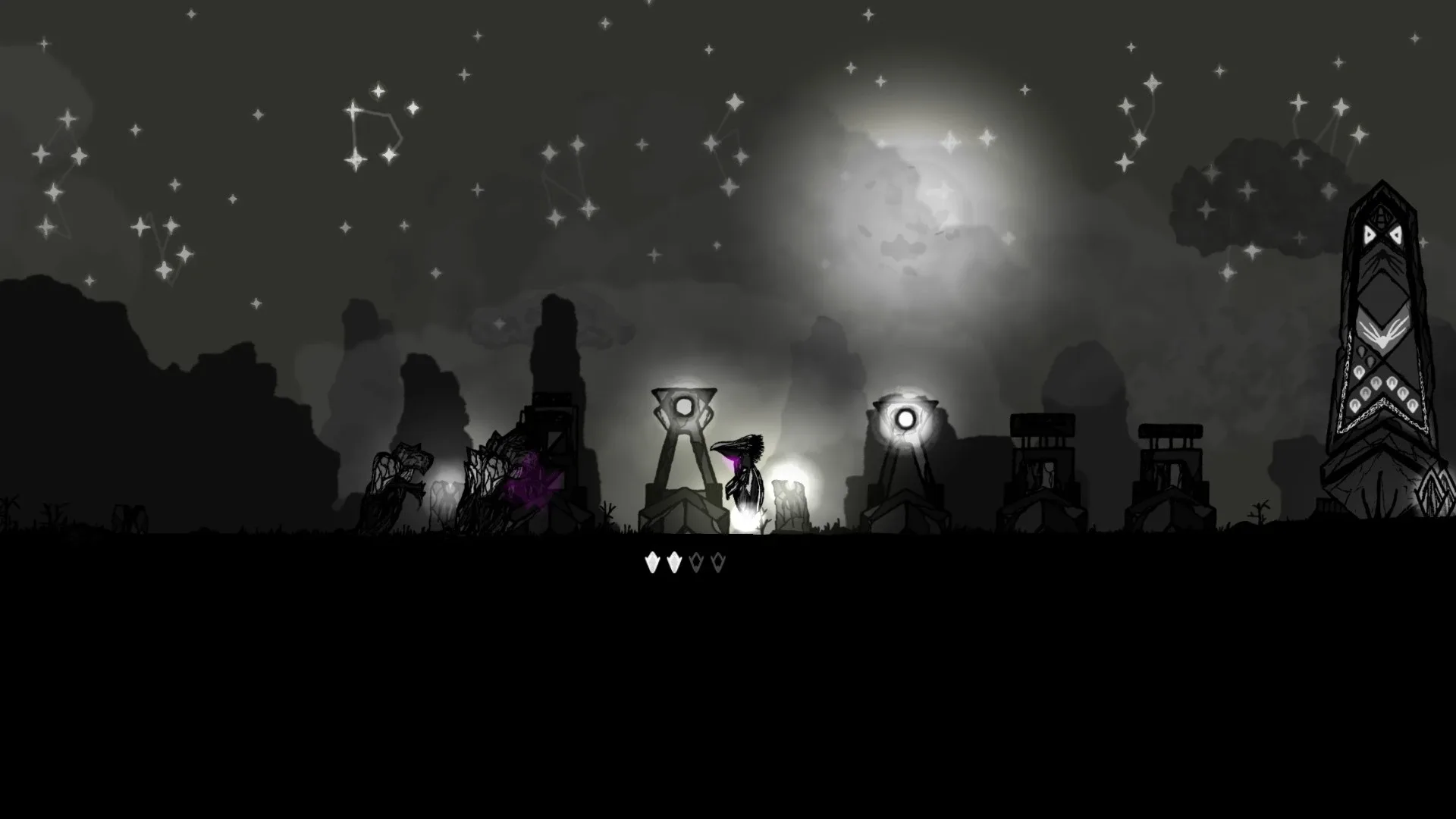Image resolution: width=1456 pixels, height=819 pixels.
Task: Click the white eye markings atop the obelisk
Action: (x=1383, y=237)
